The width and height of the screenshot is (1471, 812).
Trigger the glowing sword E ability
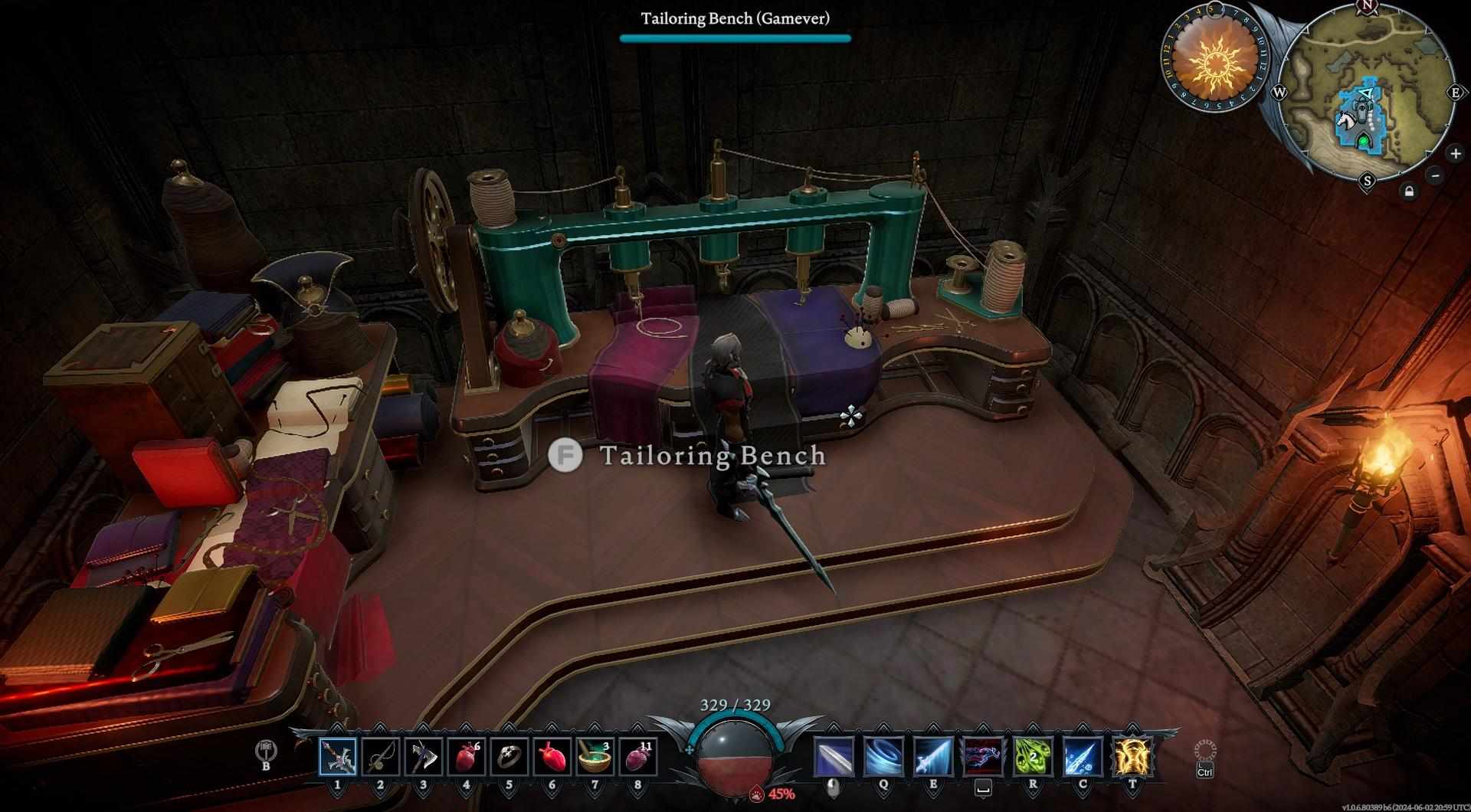(933, 756)
